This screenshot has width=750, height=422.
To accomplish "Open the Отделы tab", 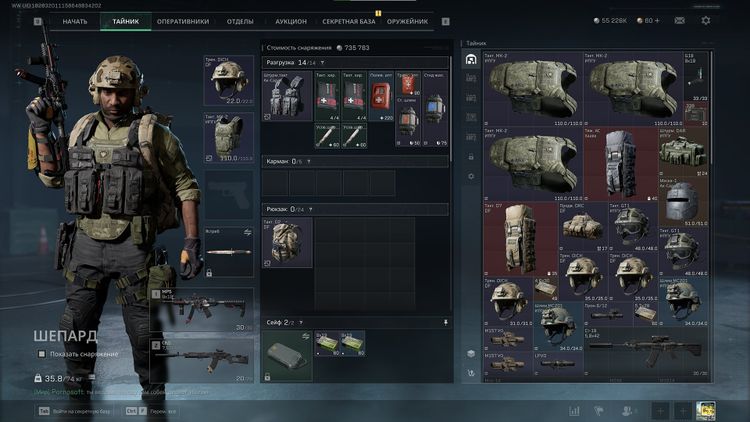I will tap(240, 21).
